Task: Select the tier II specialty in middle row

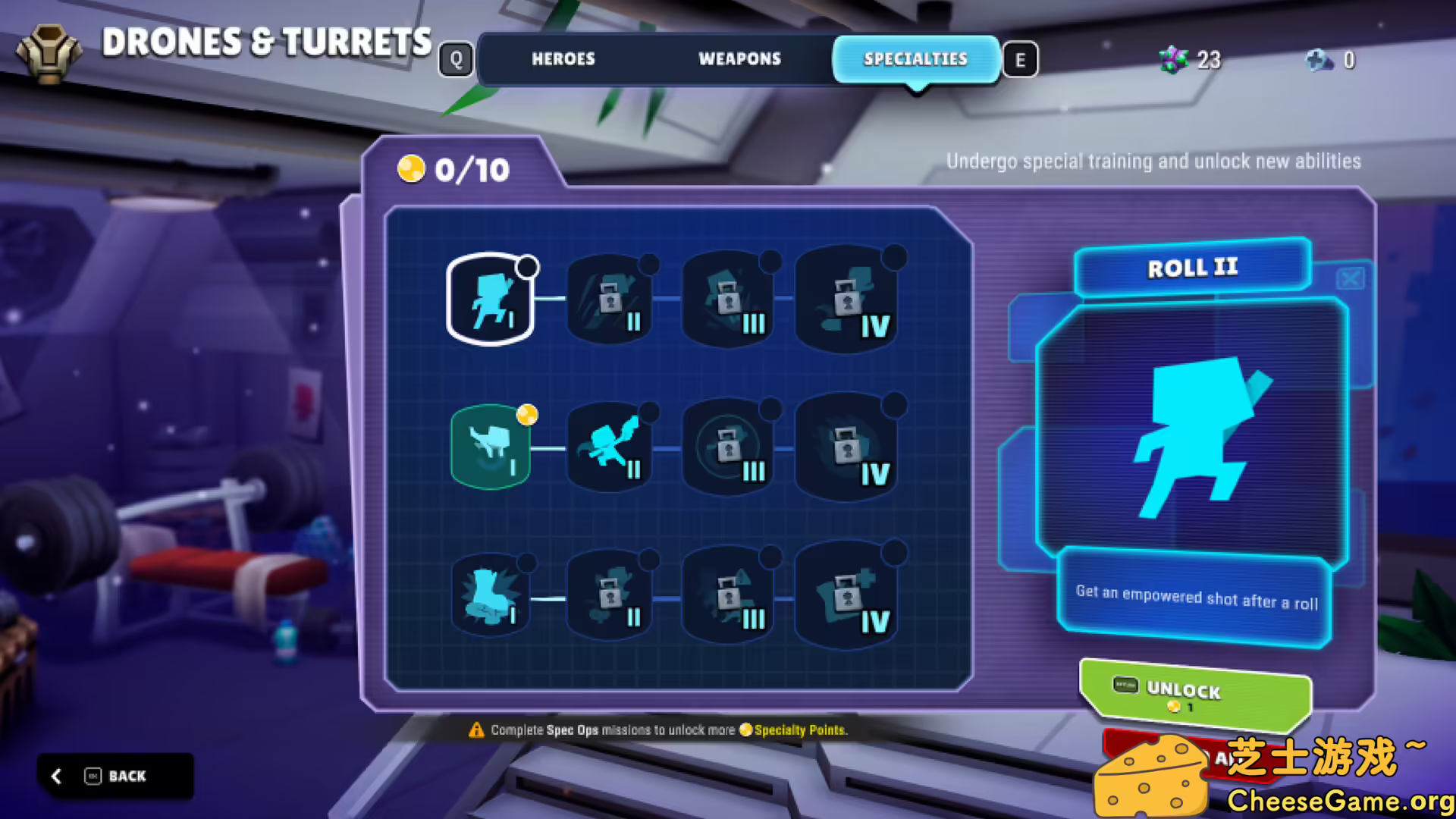Action: [609, 447]
